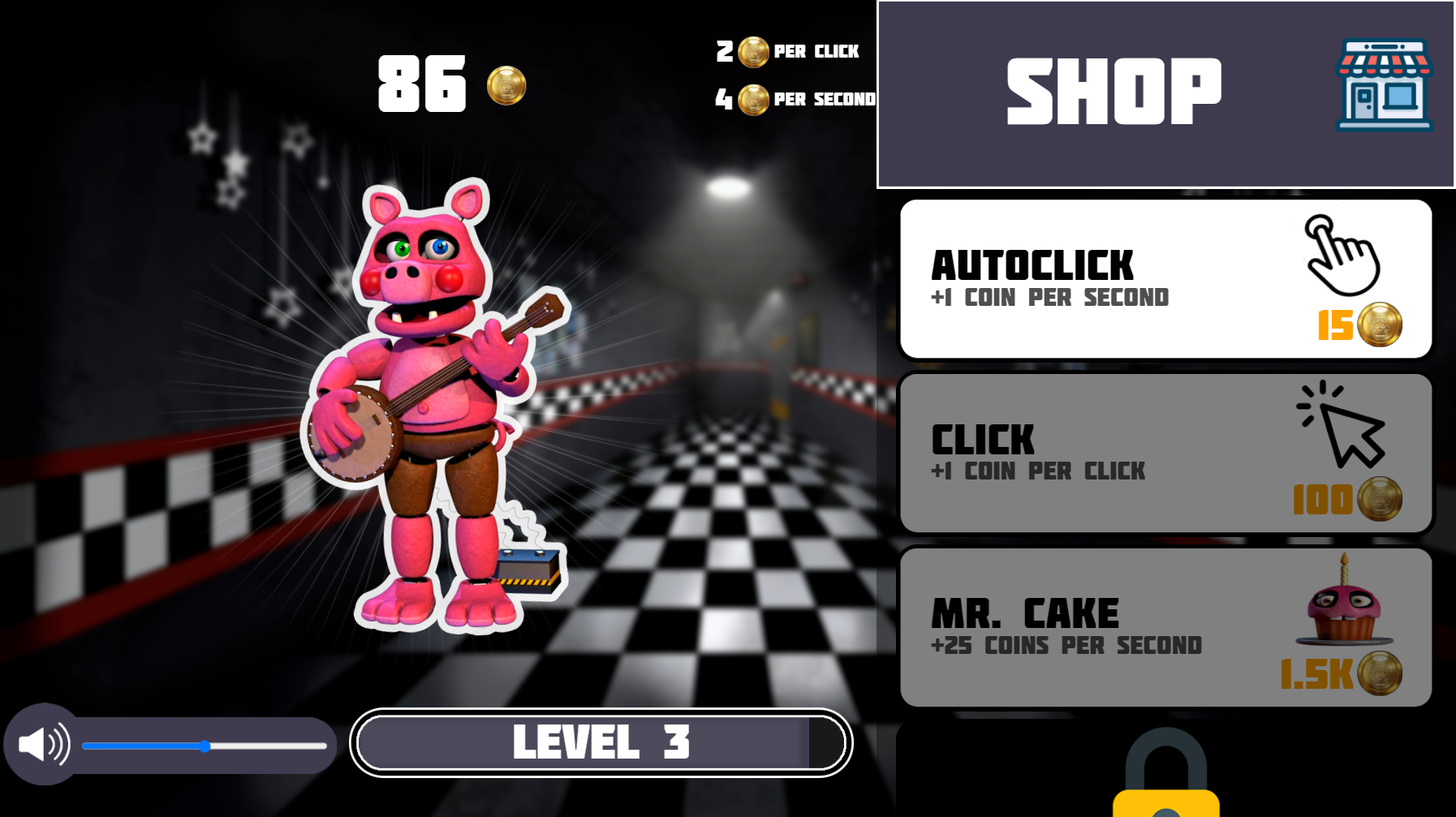Image resolution: width=1456 pixels, height=817 pixels.
Task: Expand the Level 3 progress bar
Action: 601,743
